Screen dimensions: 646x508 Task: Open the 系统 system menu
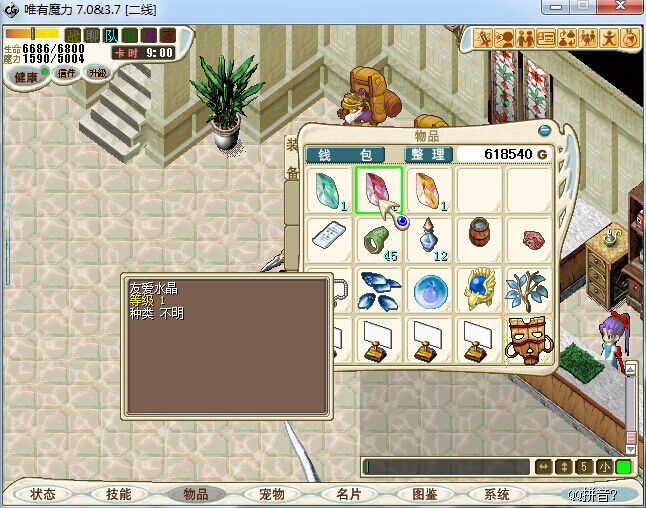(x=497, y=494)
